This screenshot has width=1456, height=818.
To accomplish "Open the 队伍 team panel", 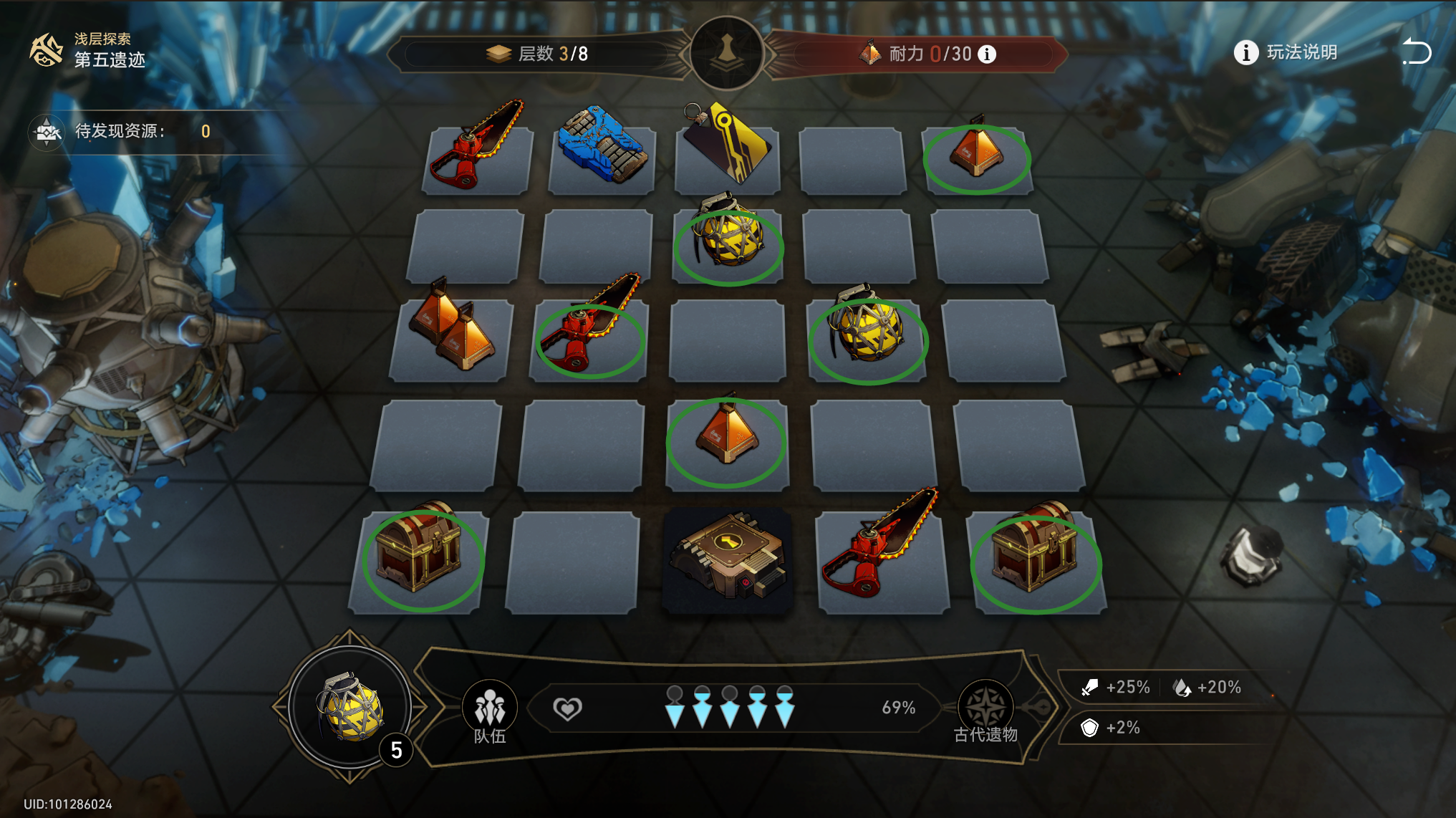I will (x=490, y=712).
